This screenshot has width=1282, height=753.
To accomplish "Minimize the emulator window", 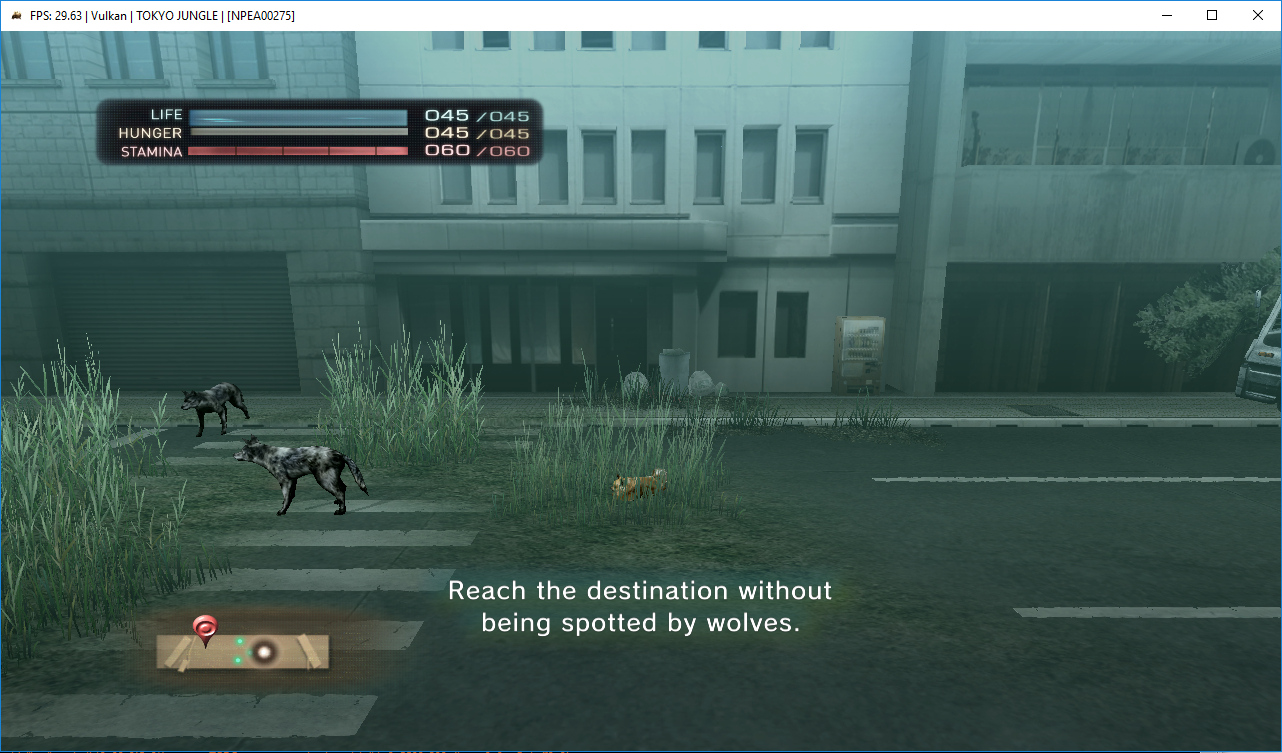I will [x=1166, y=15].
